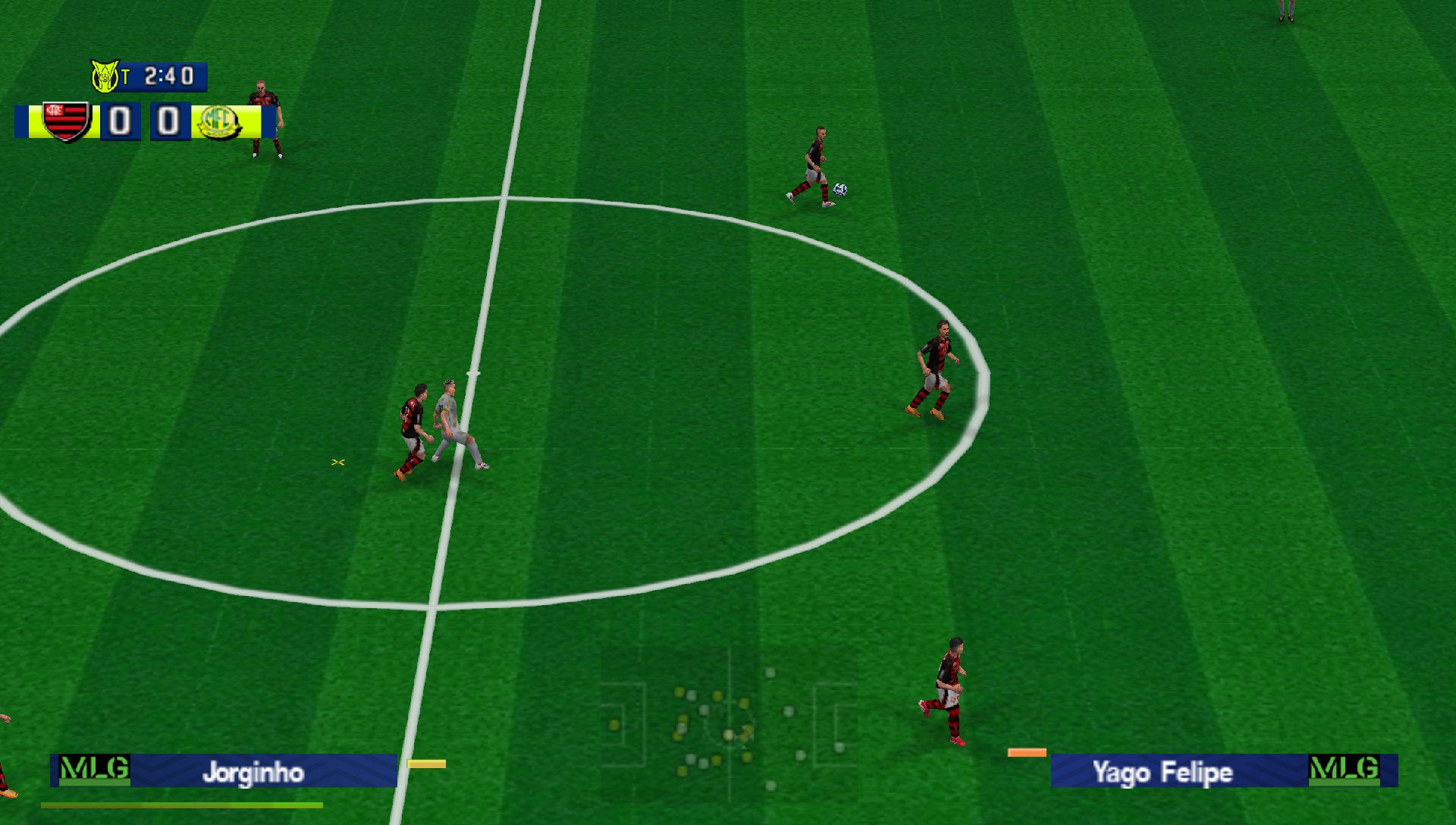Click the Brasileirão league logo on the scoreboard
The width and height of the screenshot is (1456, 825).
[x=104, y=75]
